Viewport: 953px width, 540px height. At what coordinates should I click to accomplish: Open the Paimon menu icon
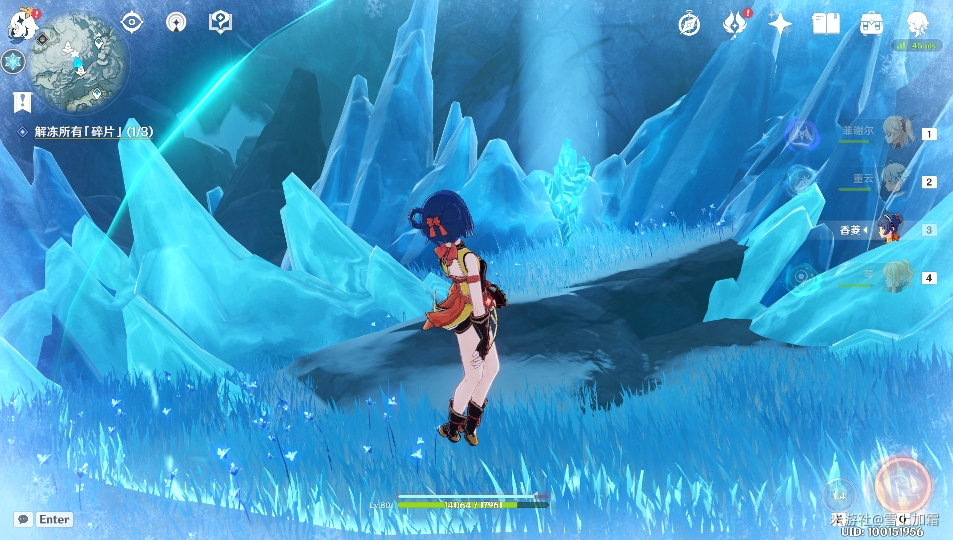tap(18, 27)
